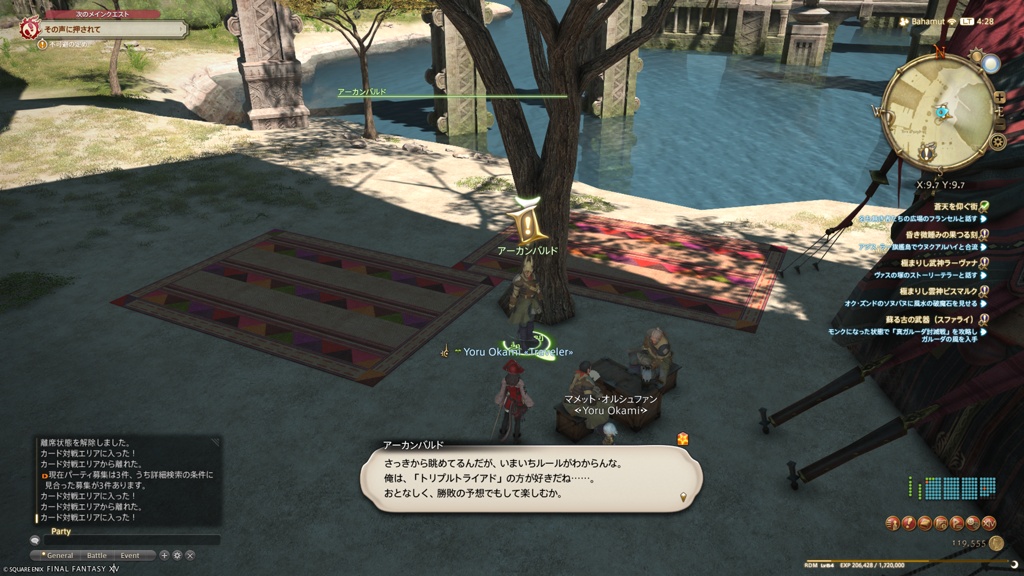This screenshot has height=576, width=1024.
Task: Open the Party flag menu icon
Action: click(957, 523)
